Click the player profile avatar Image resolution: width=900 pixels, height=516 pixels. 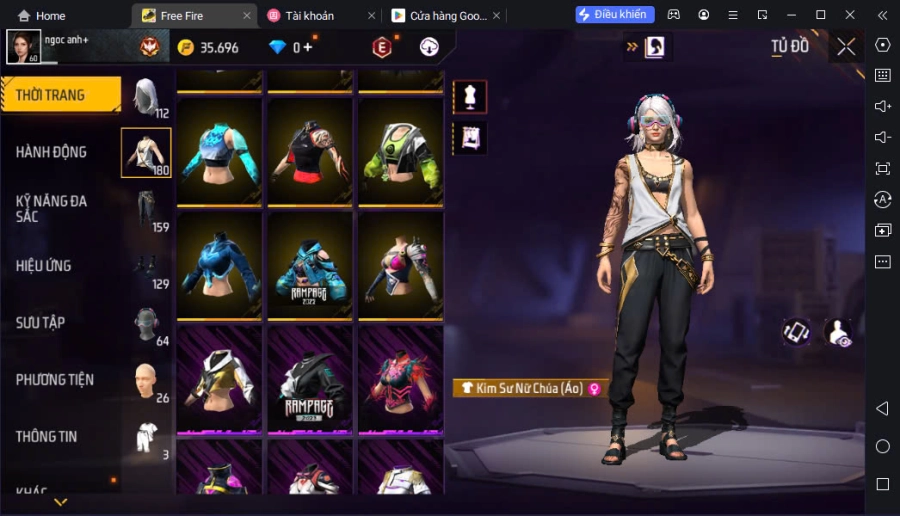pyautogui.click(x=24, y=46)
